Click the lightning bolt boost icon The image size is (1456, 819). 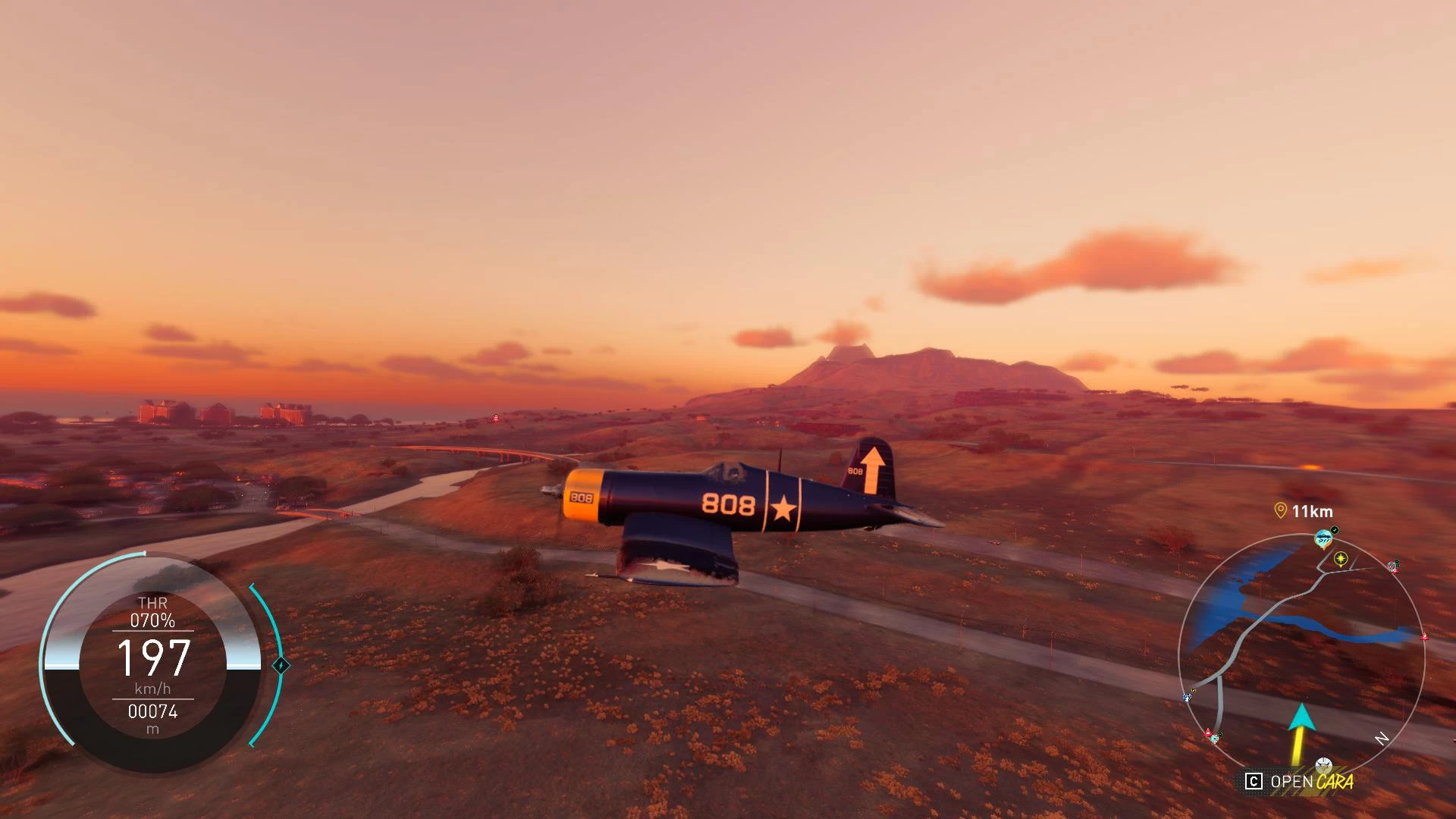[x=281, y=666]
